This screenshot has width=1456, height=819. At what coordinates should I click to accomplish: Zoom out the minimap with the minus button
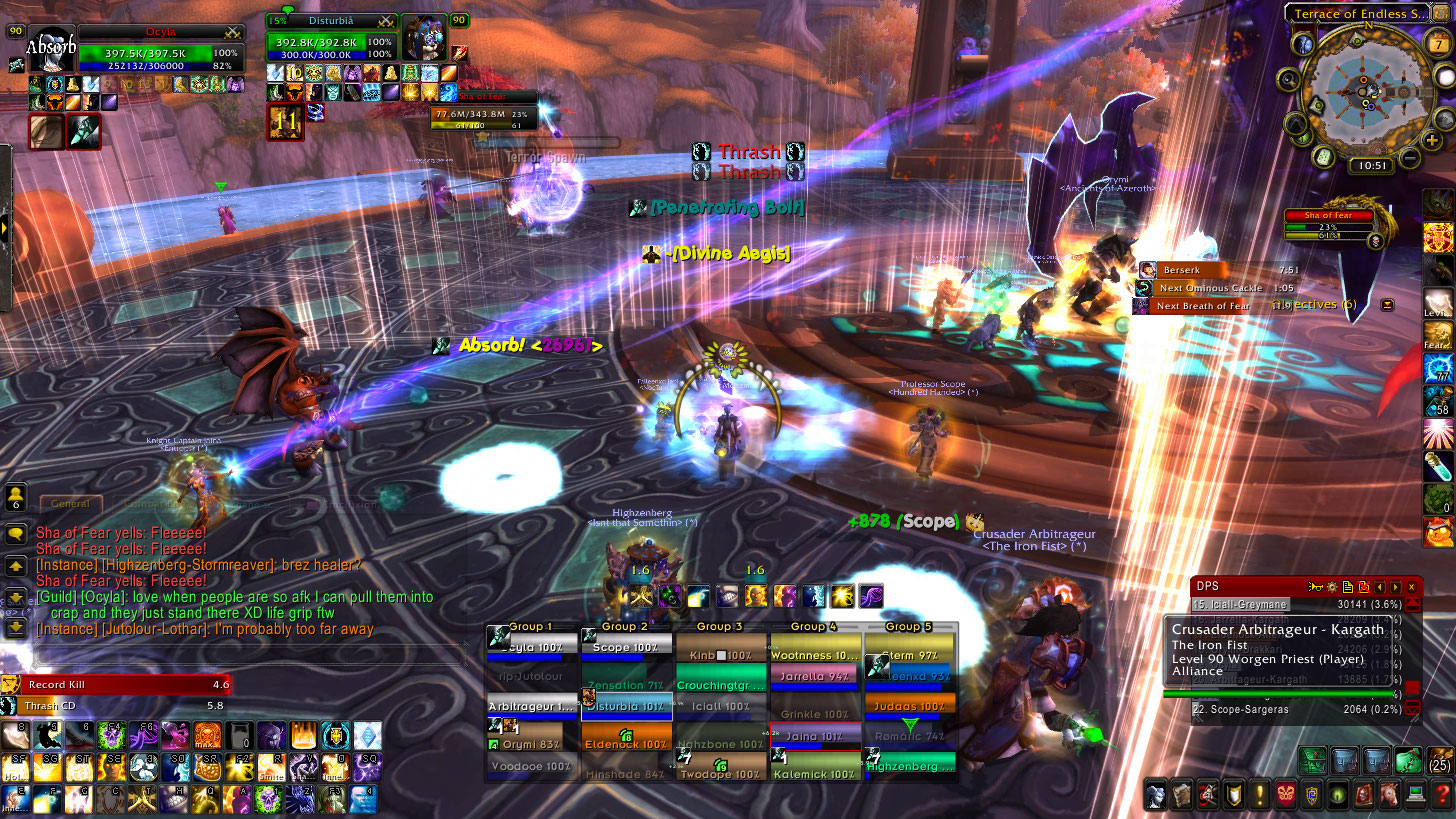coord(1409,158)
